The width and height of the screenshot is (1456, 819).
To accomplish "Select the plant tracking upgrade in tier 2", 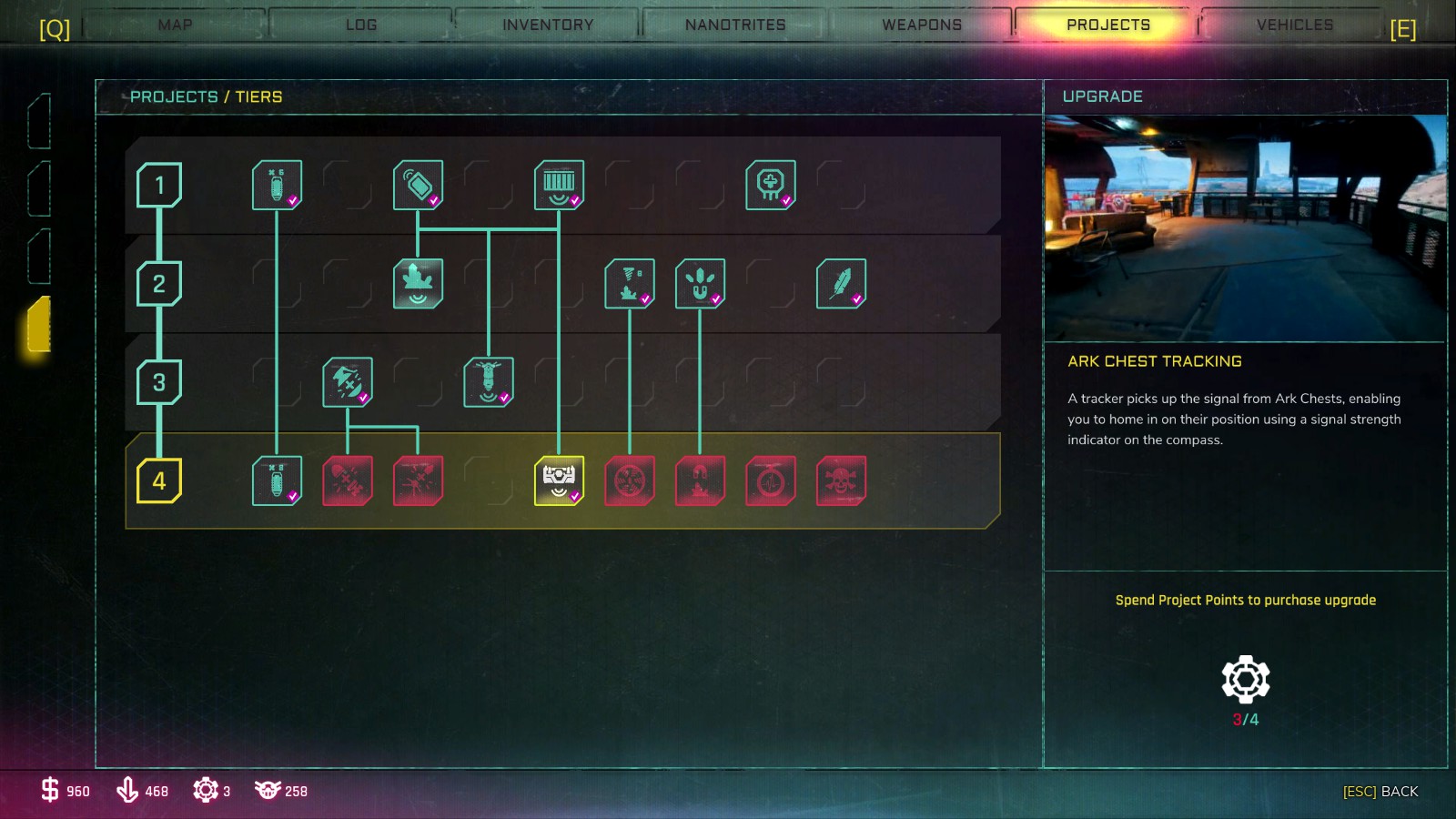I will tap(418, 282).
